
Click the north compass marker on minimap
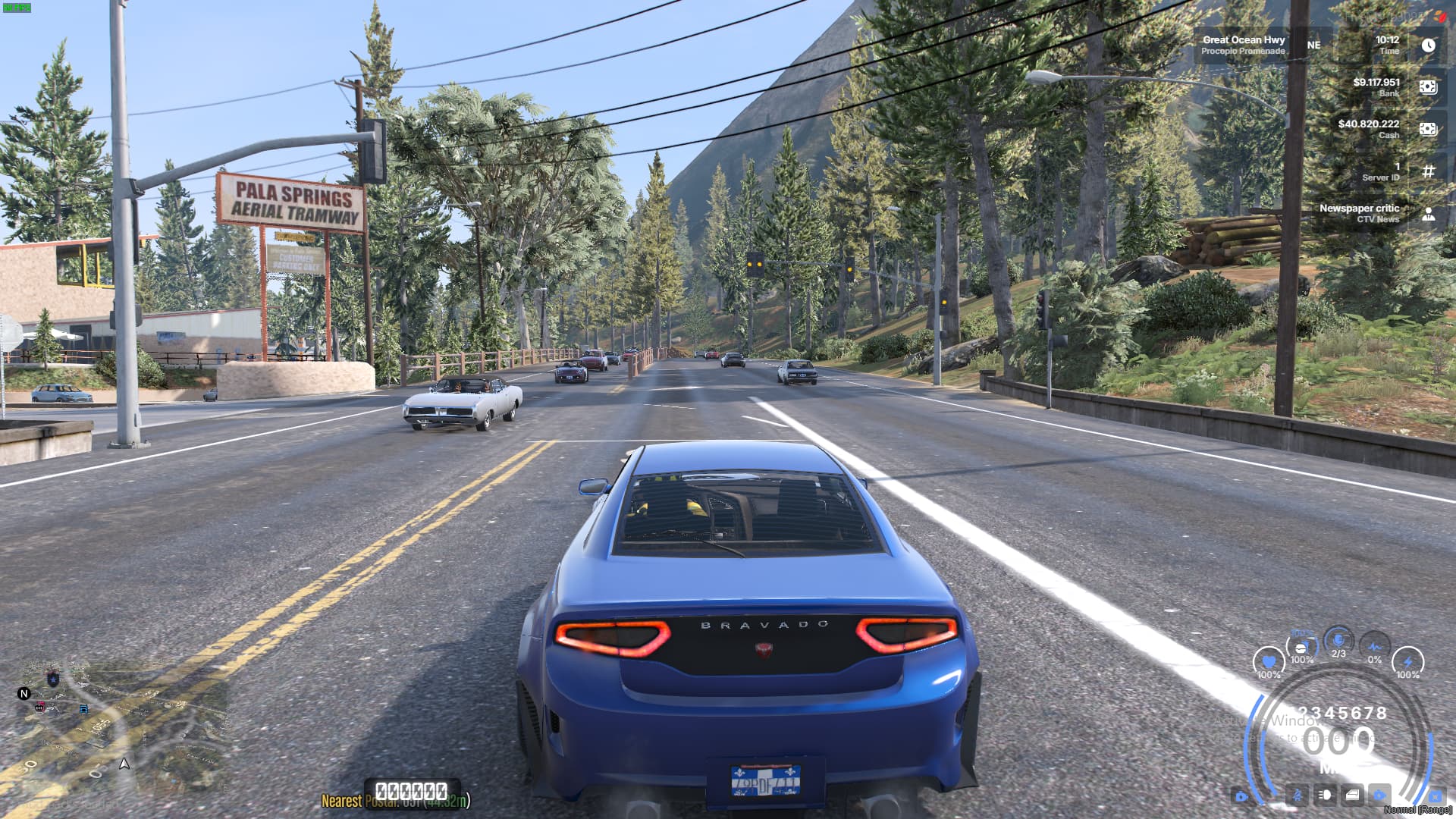point(24,693)
